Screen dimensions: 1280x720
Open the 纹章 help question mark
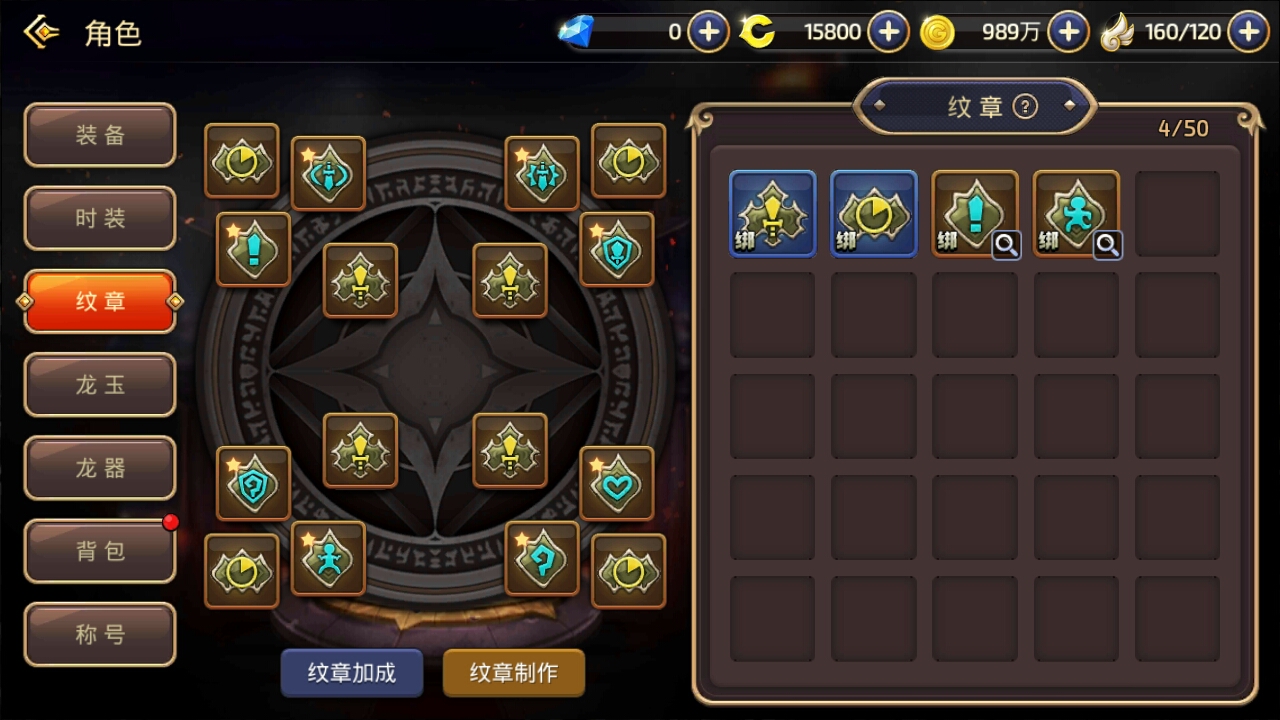(x=1025, y=106)
